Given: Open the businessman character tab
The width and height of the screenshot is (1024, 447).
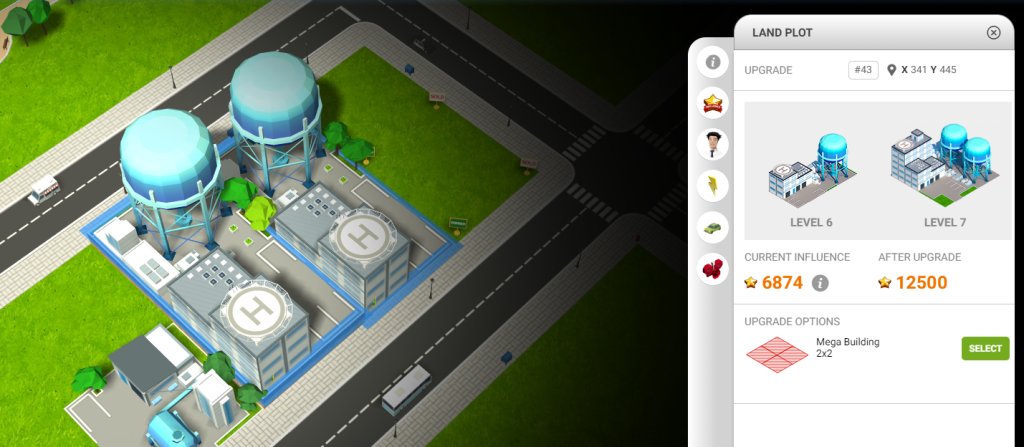Looking at the screenshot, I should tap(713, 145).
